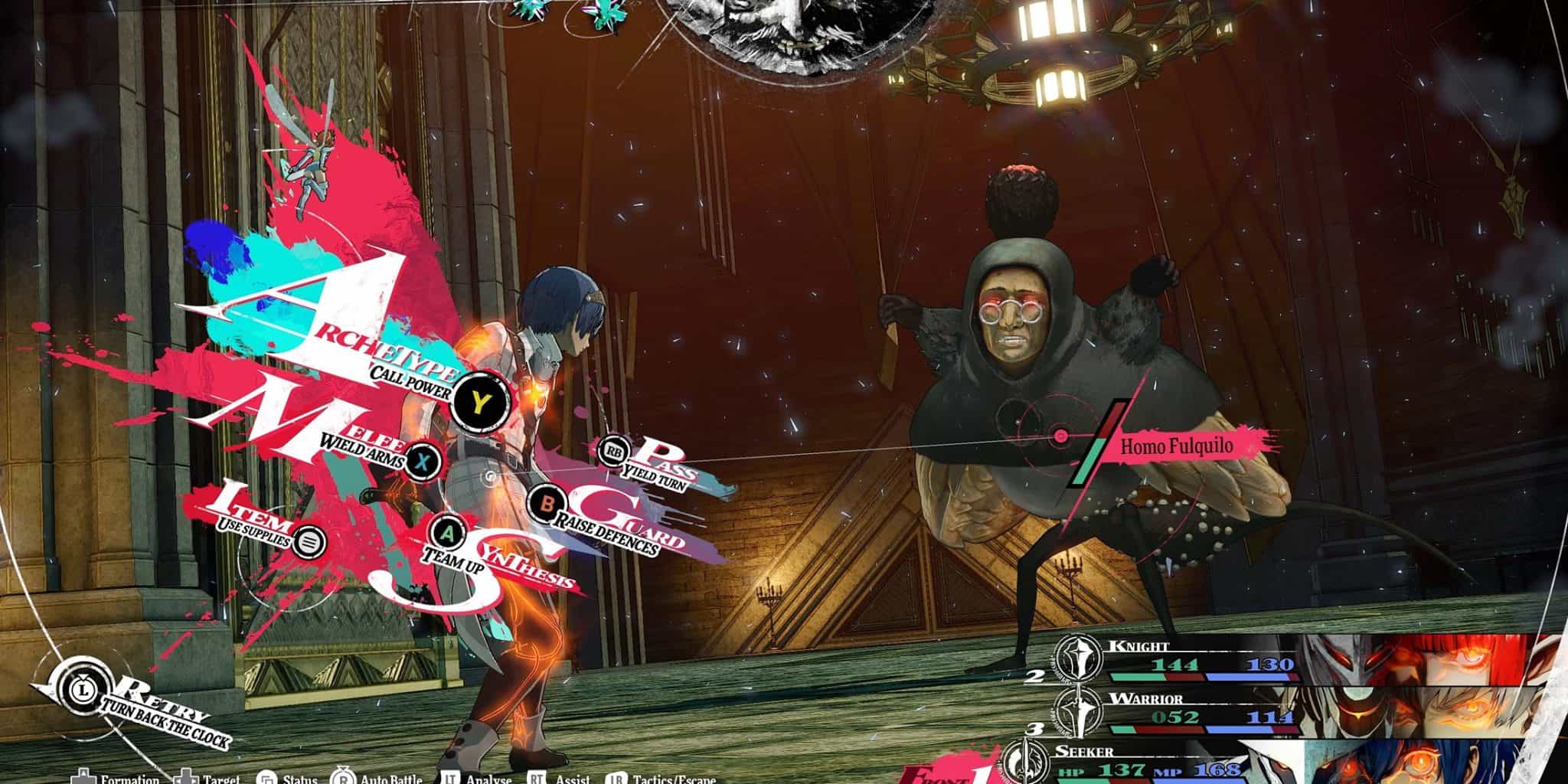Toggle Assist mode with RT

[536, 779]
